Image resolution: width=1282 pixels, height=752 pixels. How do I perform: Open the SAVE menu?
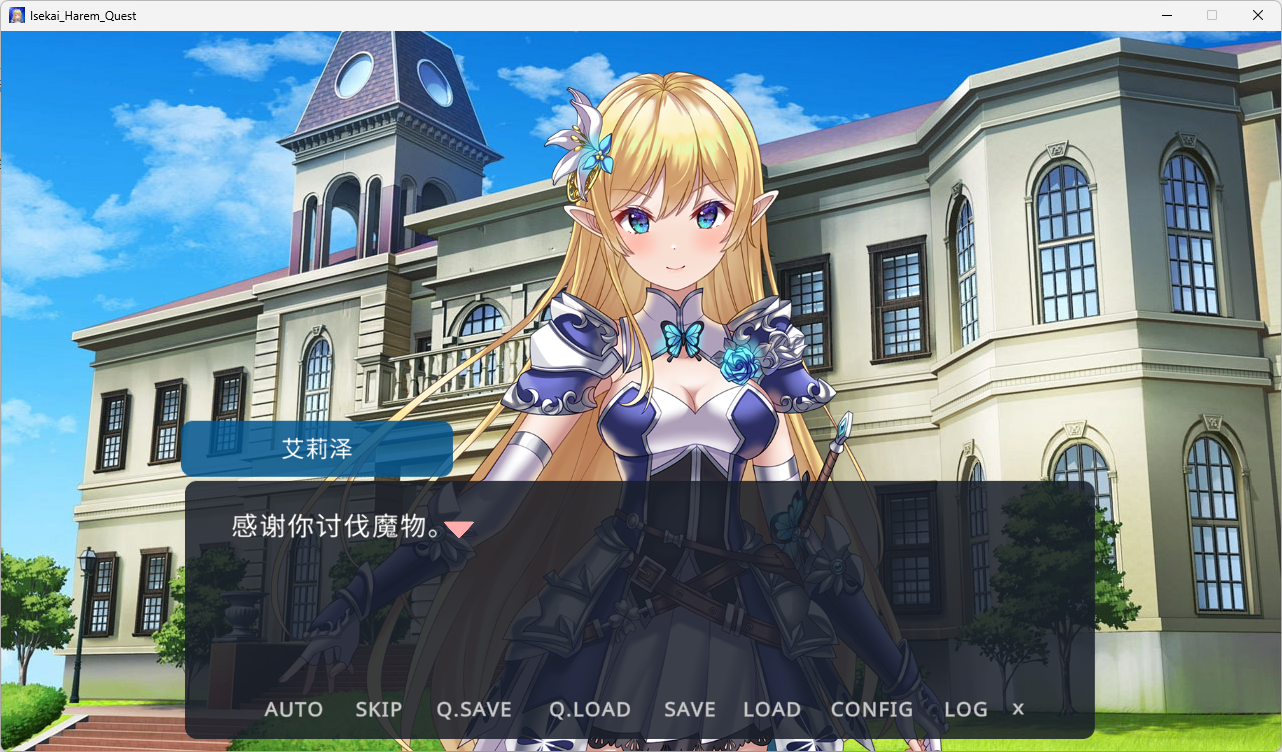pyautogui.click(x=689, y=710)
